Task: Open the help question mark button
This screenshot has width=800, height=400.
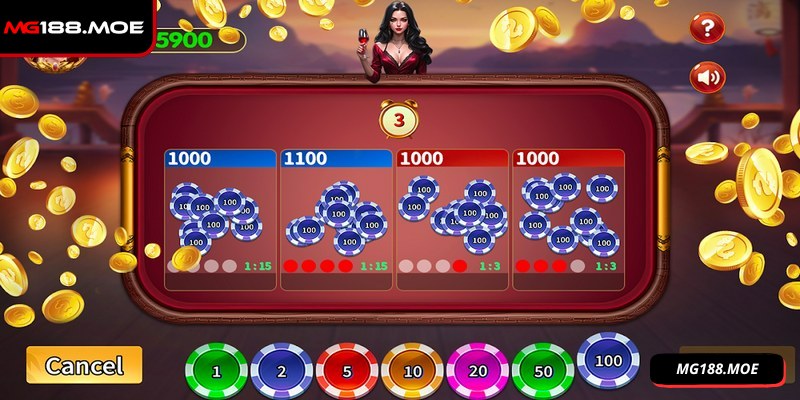Action: point(708,27)
